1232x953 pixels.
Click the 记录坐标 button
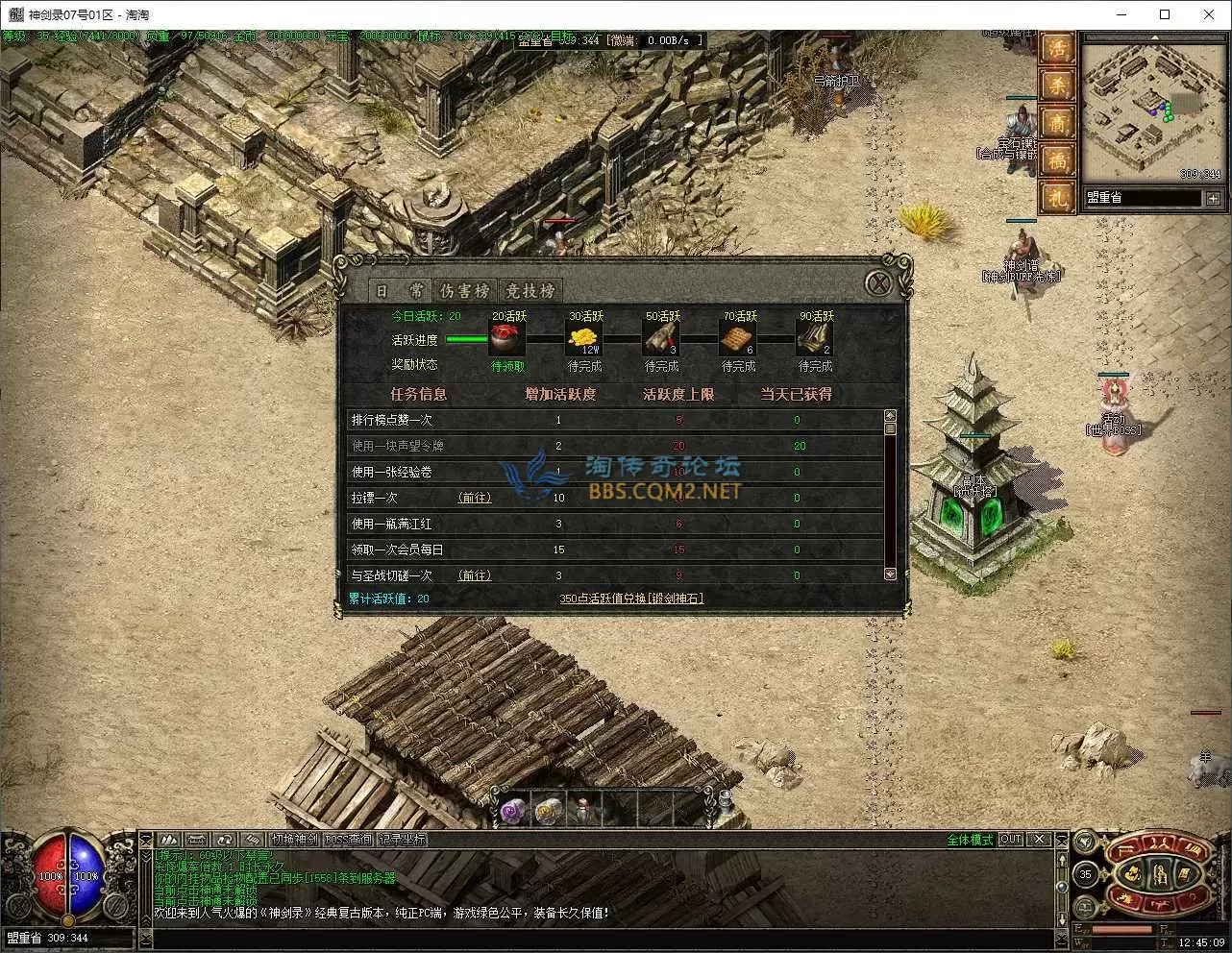coord(402,839)
